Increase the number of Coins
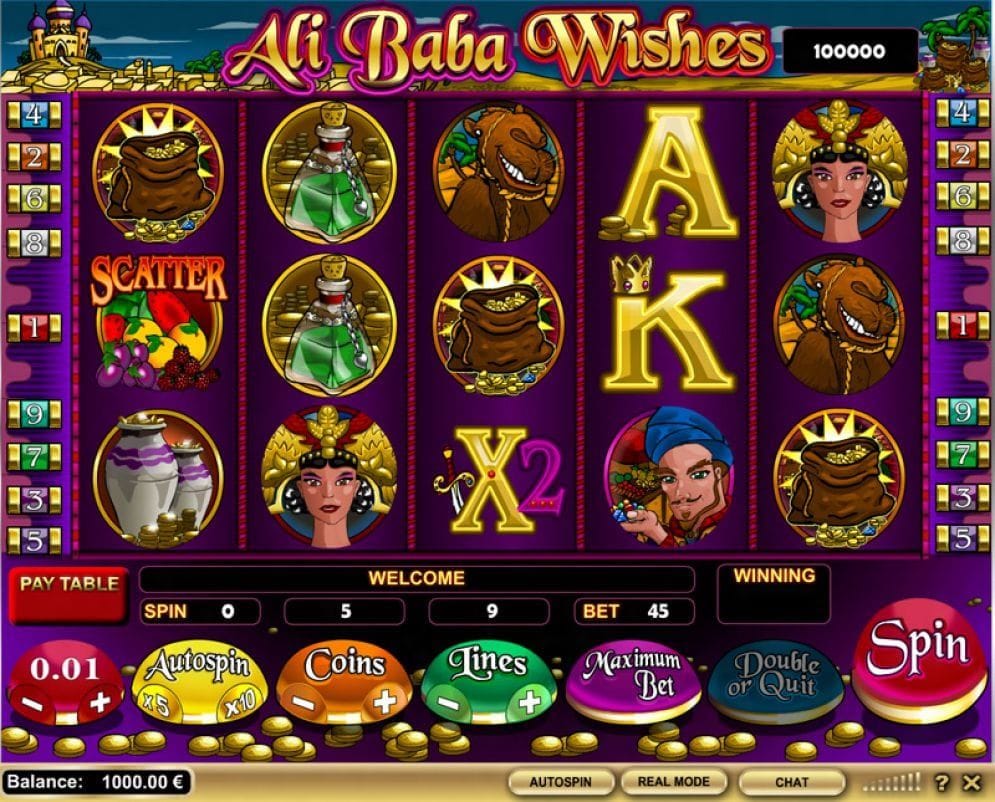This screenshot has height=802, width=995. tap(385, 702)
